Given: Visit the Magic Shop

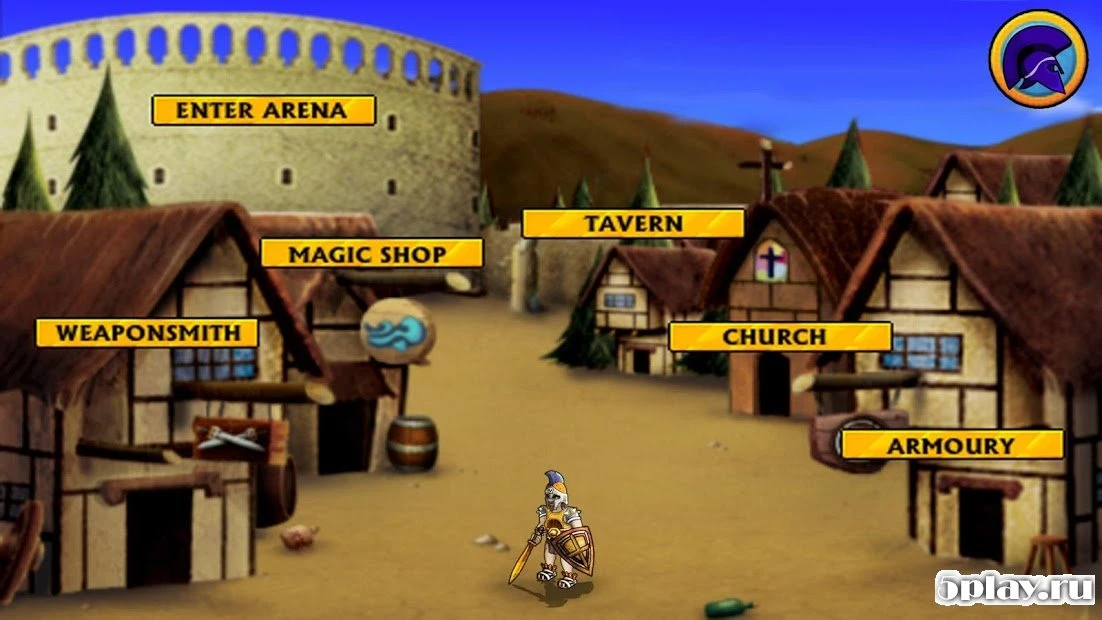Looking at the screenshot, I should coord(371,253).
